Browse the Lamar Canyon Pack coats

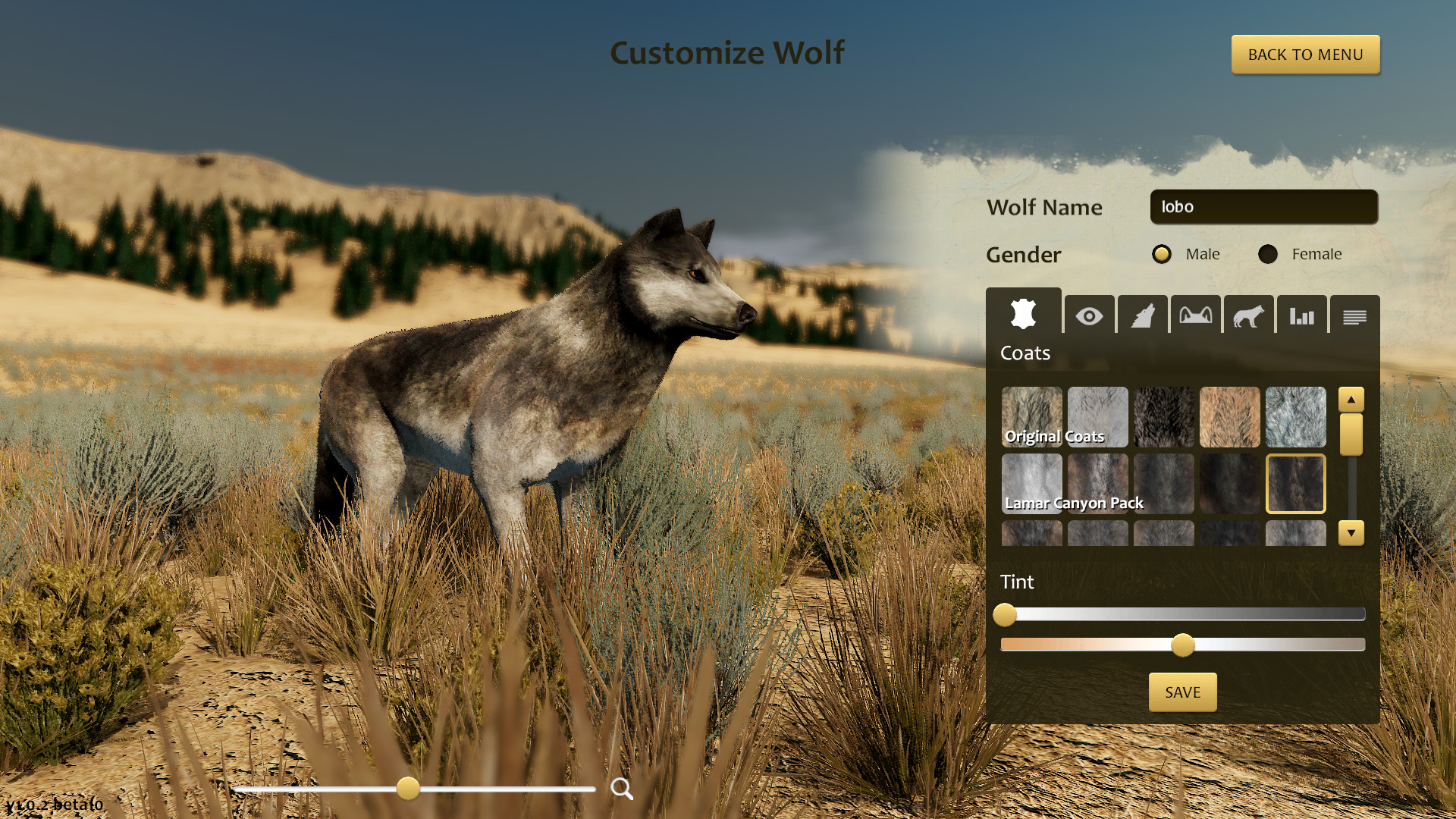[1074, 502]
